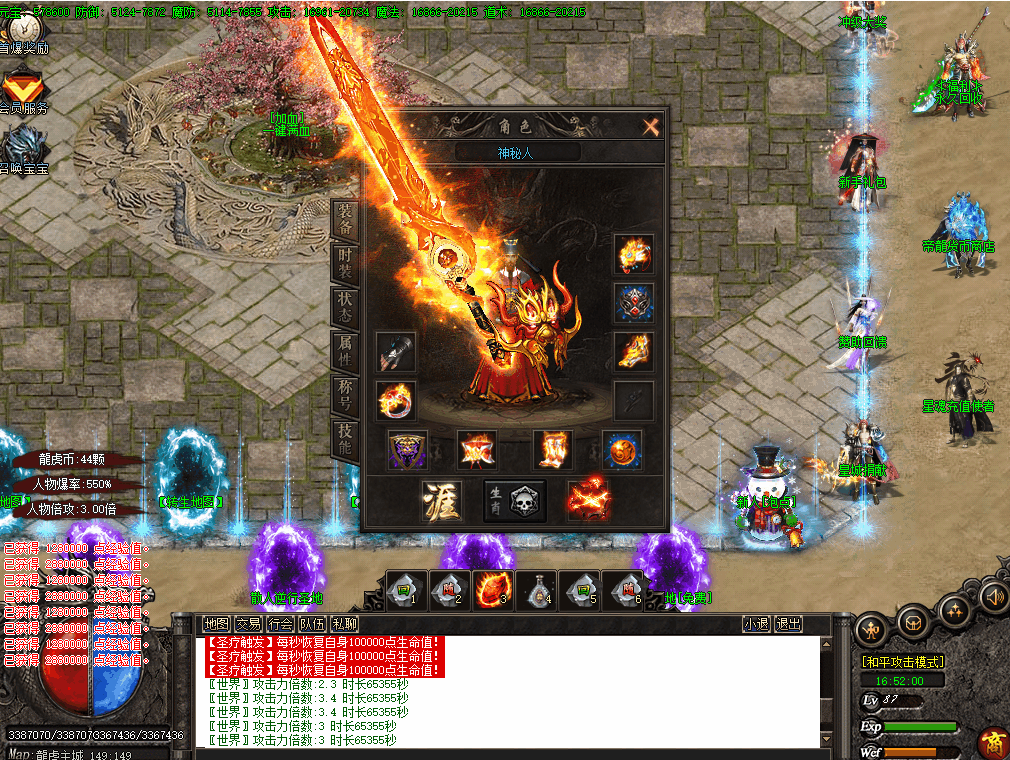
Task: Use the red flame item in hotbar slot 3
Action: (493, 590)
